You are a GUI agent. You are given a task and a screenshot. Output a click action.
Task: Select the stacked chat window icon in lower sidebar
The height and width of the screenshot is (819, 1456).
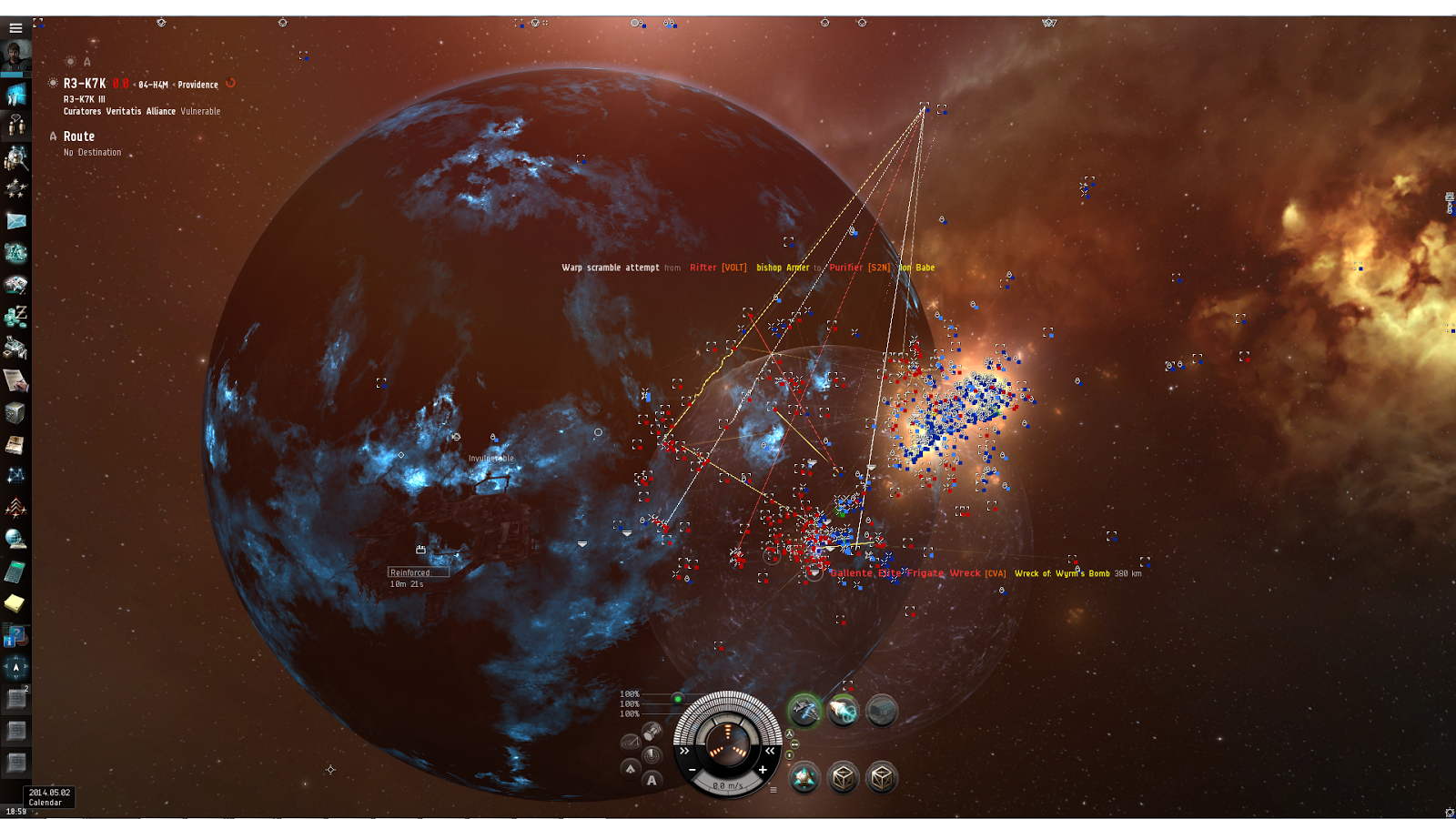tap(15, 699)
